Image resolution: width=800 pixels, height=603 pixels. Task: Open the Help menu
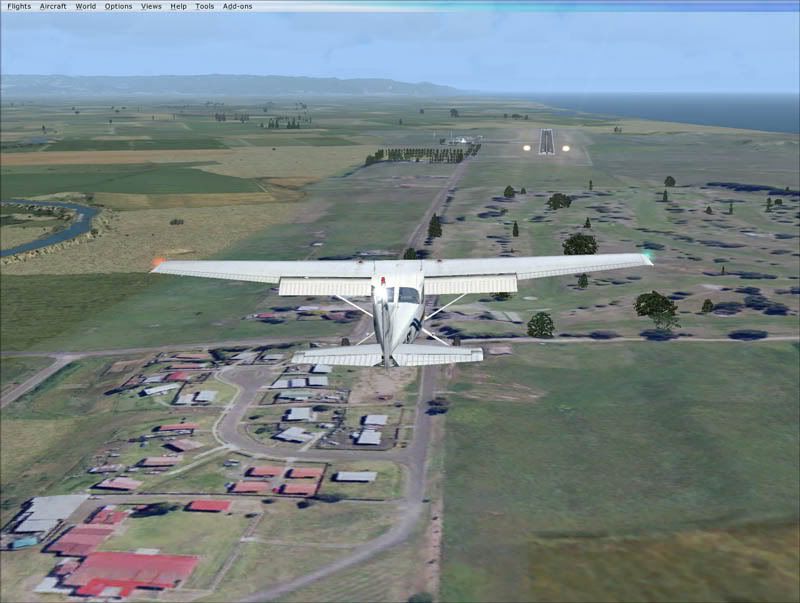pyautogui.click(x=178, y=6)
